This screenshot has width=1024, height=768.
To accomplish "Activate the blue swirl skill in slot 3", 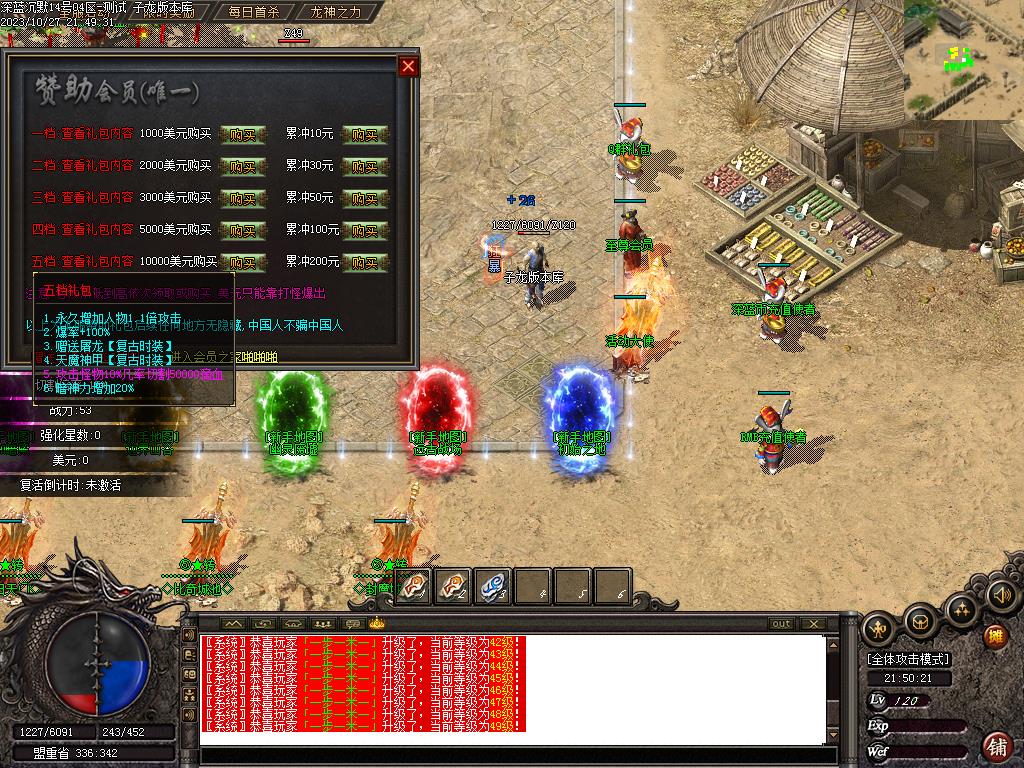I will 492,587.
